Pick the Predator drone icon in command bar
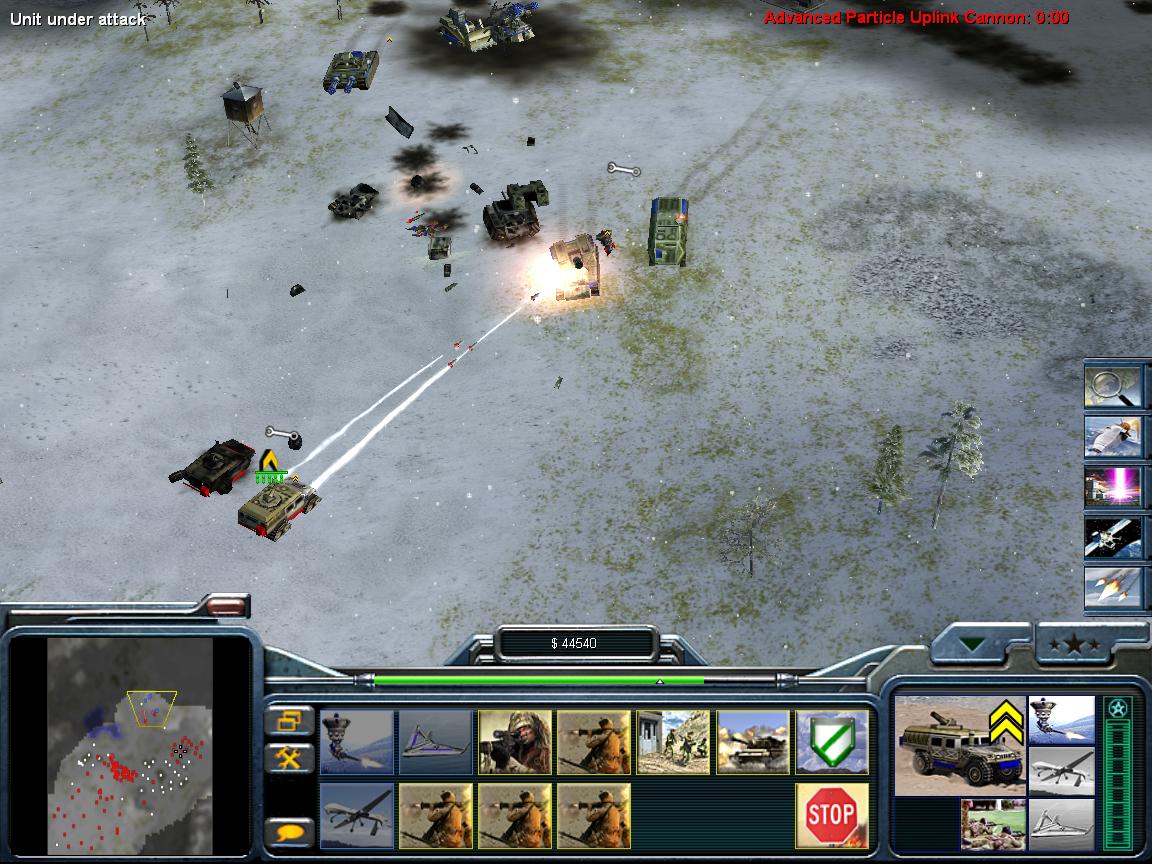Image resolution: width=1152 pixels, height=864 pixels. (x=357, y=815)
